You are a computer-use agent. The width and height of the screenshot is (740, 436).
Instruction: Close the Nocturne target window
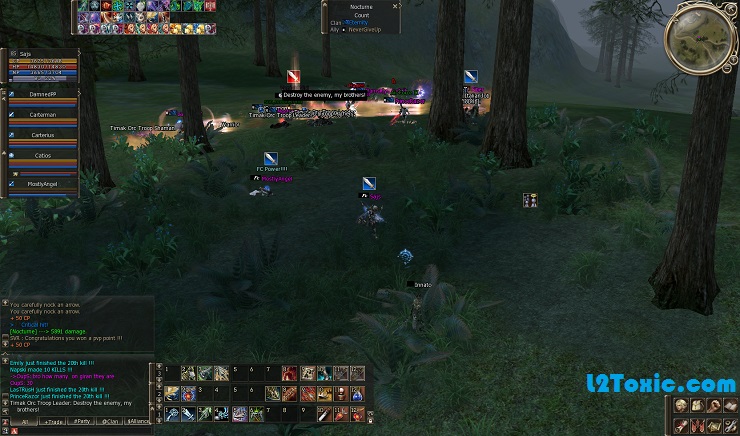pyautogui.click(x=396, y=6)
